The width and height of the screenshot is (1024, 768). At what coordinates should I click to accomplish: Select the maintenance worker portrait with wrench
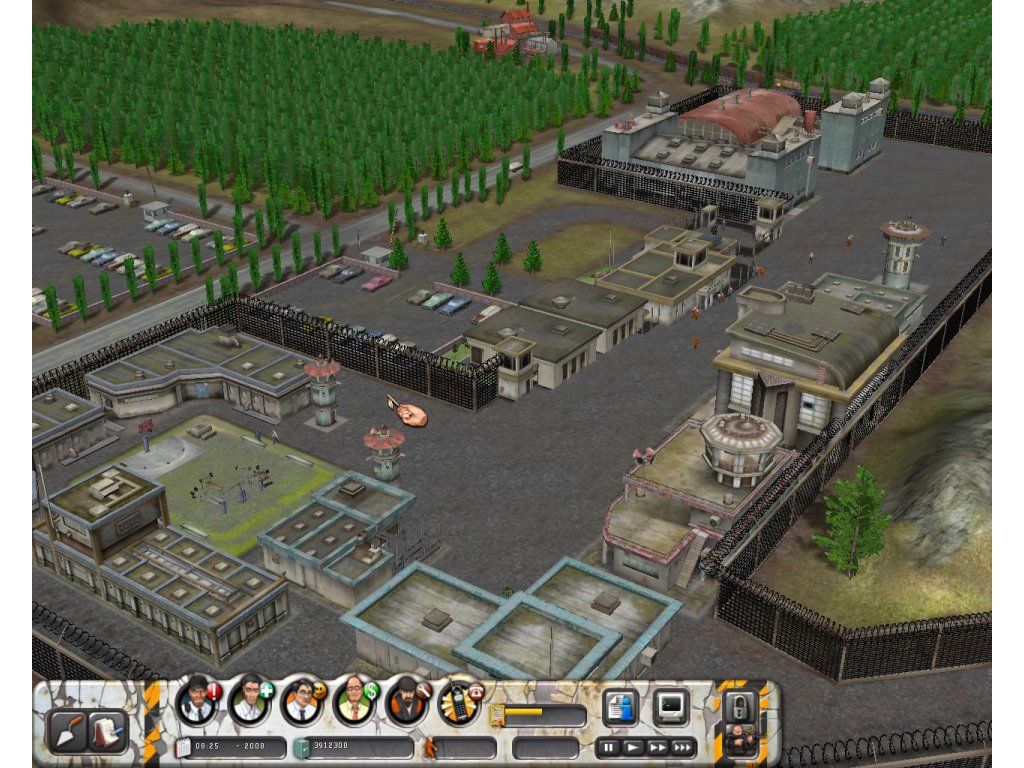tap(405, 701)
